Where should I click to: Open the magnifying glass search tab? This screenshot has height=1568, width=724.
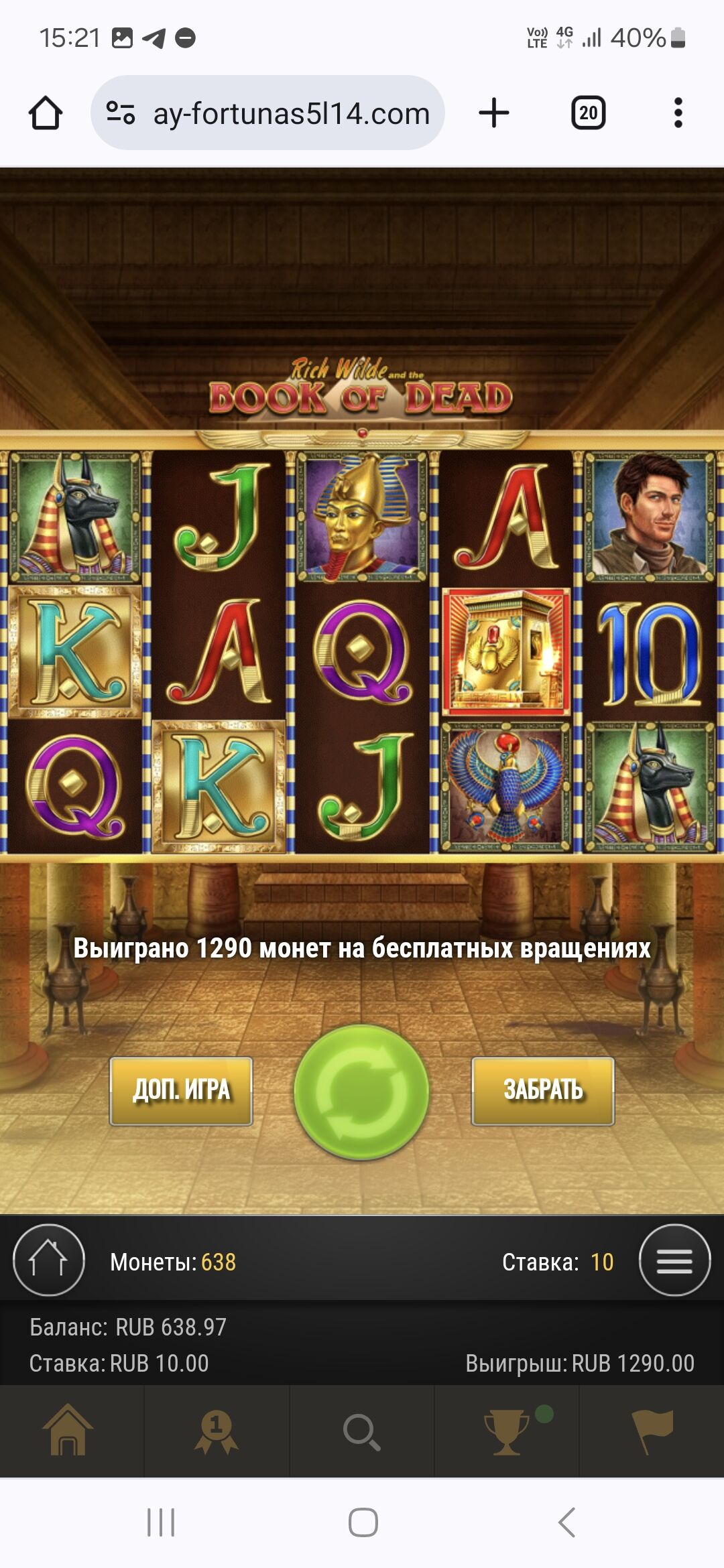pos(362,1431)
